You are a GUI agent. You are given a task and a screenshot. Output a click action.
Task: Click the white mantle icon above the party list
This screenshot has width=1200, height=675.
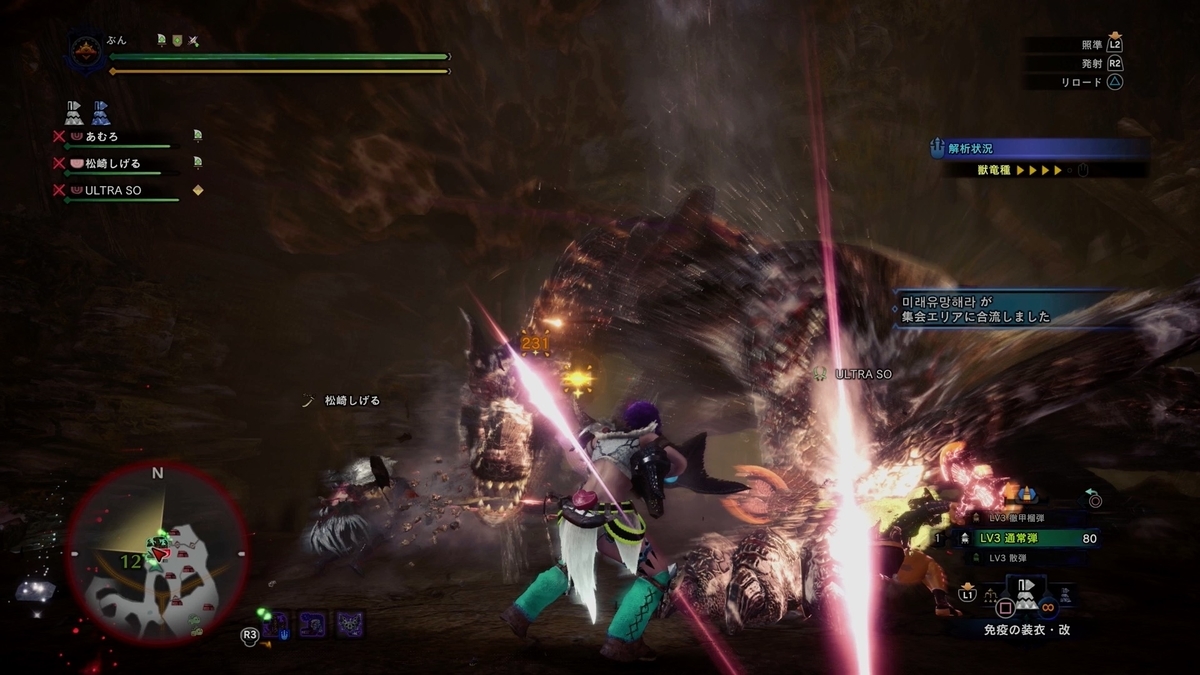pos(73,111)
